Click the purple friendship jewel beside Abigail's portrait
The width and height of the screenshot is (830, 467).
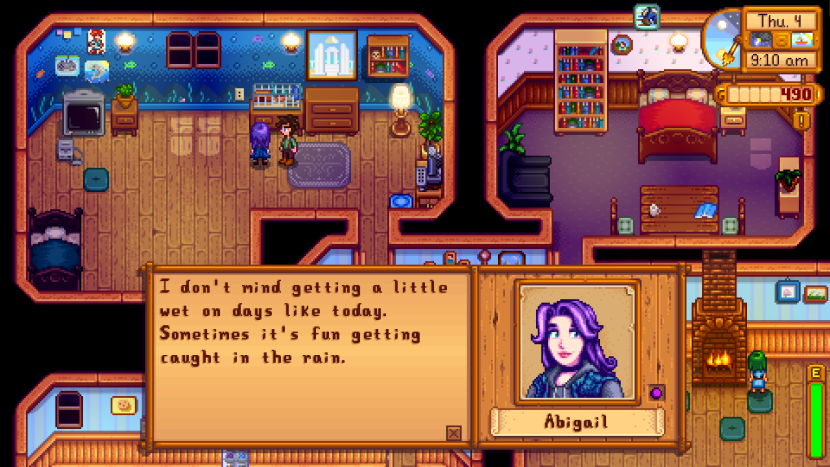pos(657,391)
